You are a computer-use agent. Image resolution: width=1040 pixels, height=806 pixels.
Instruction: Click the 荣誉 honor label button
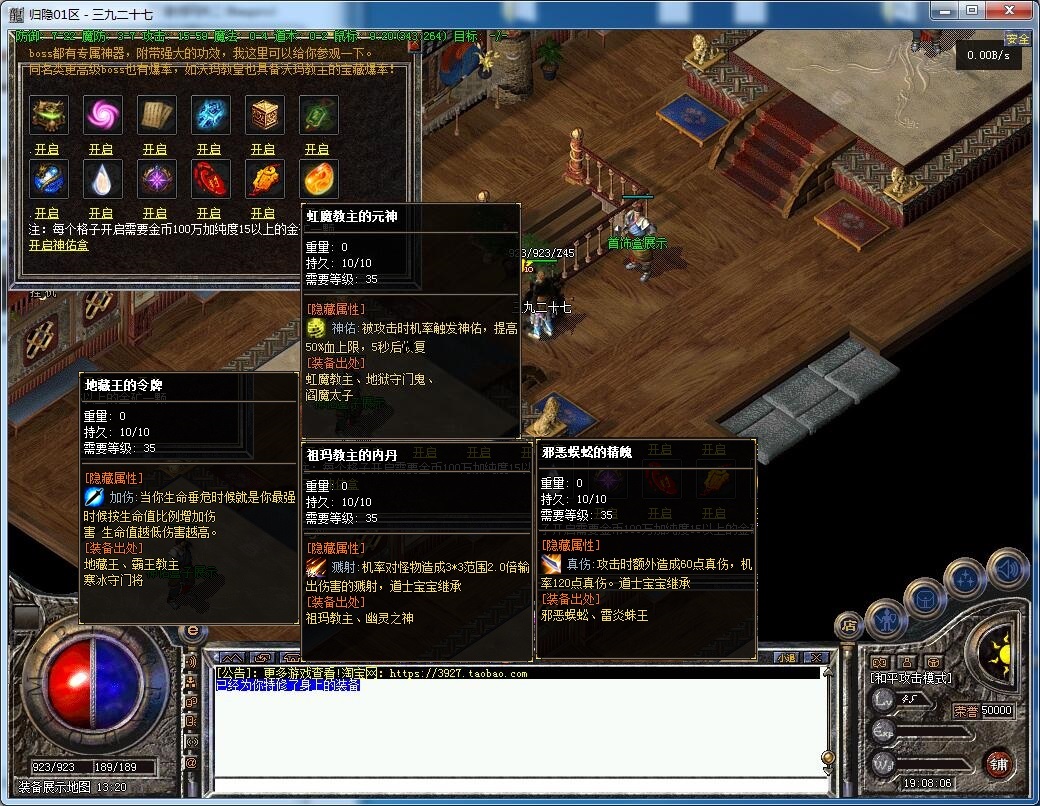tap(965, 711)
